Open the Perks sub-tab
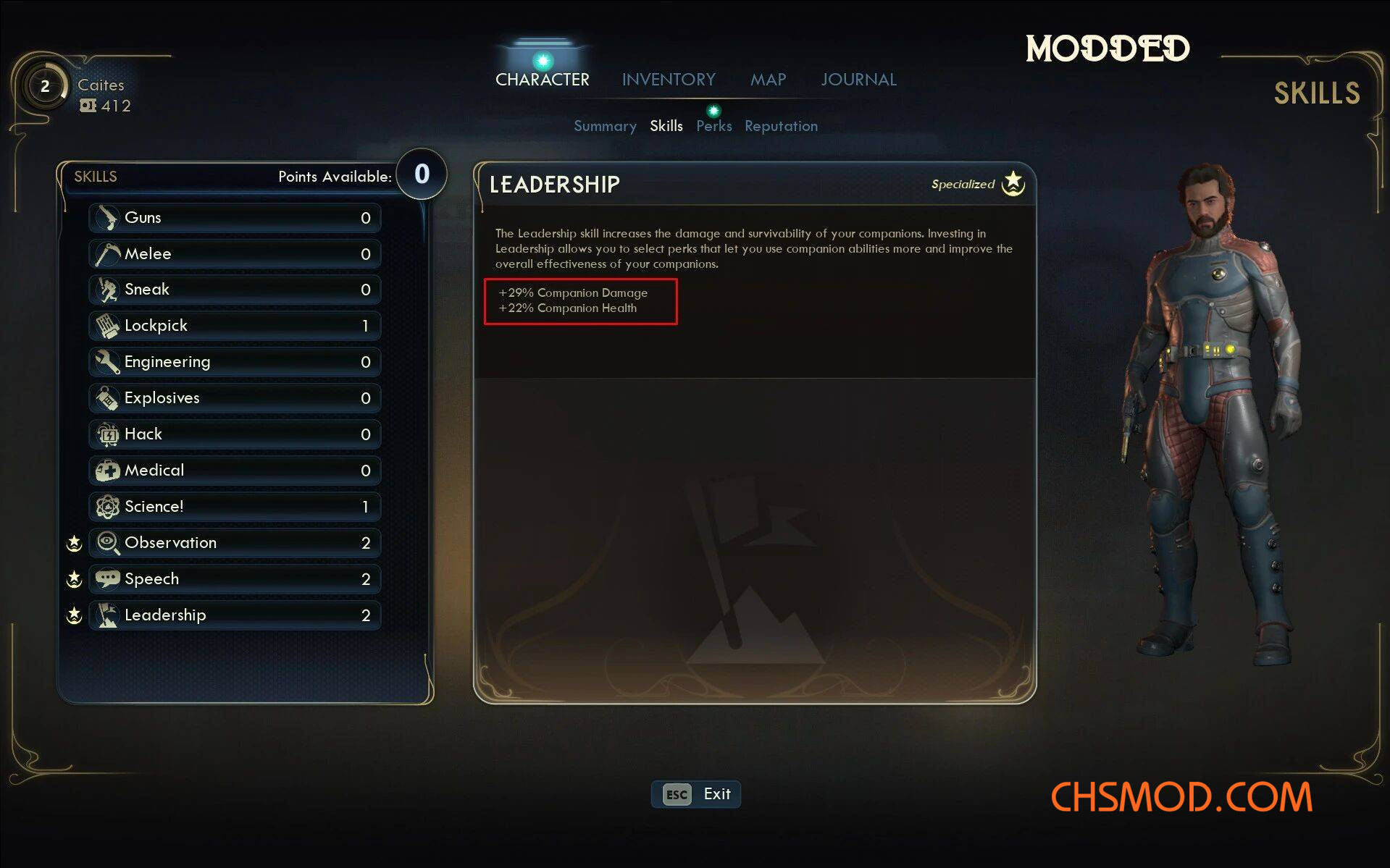This screenshot has height=868, width=1390. tap(713, 126)
